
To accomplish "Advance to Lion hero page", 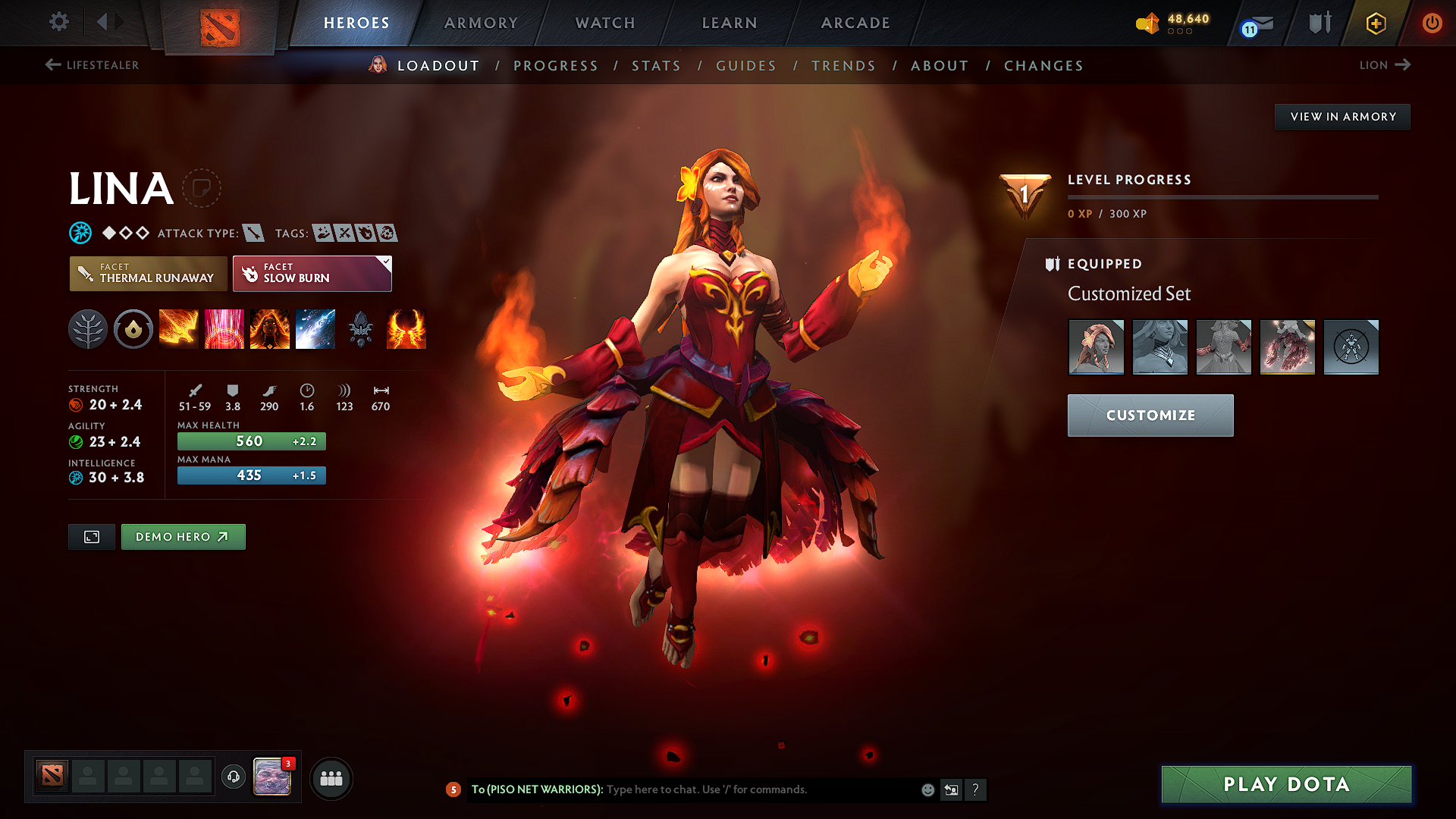I will [x=1385, y=65].
